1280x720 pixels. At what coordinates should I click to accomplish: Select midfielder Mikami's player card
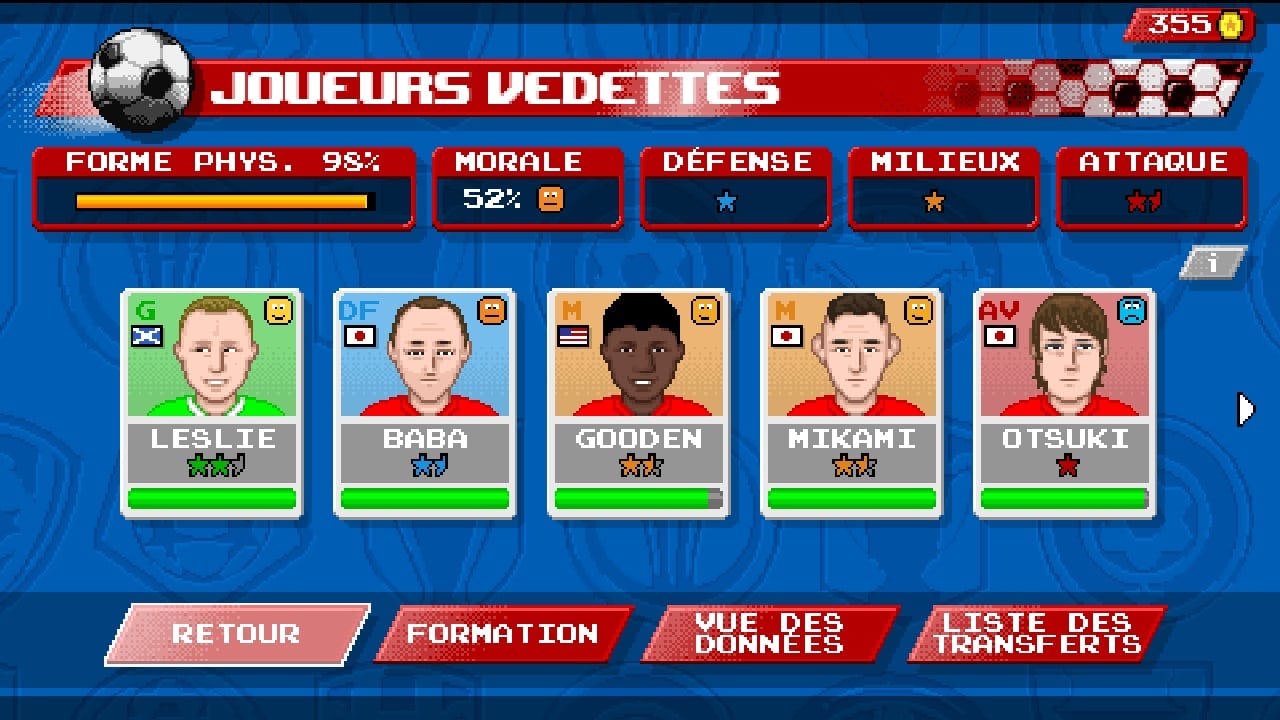tap(851, 403)
